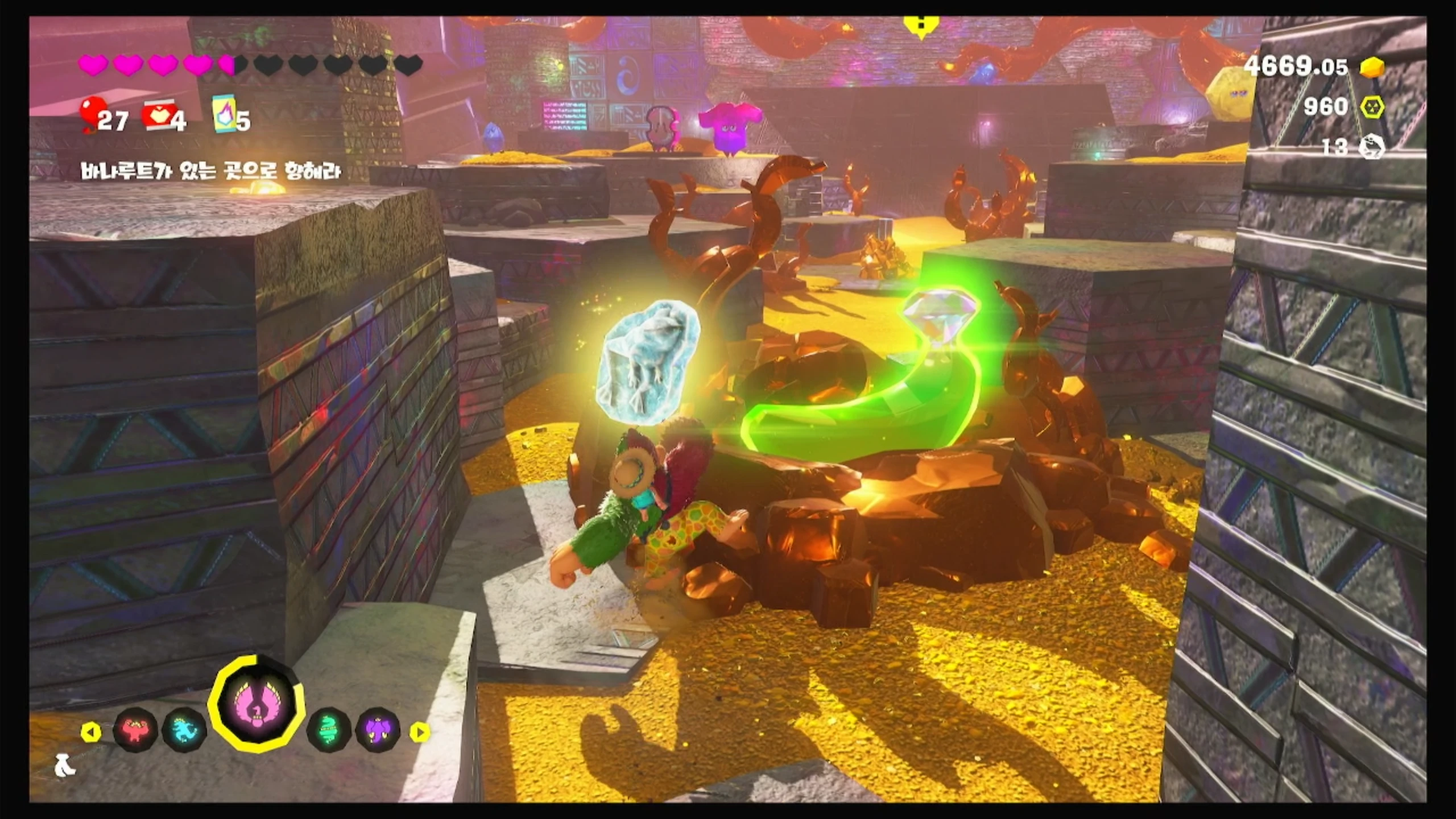Switch to the green Snake Bananza icon
1456x819 pixels.
(x=329, y=730)
